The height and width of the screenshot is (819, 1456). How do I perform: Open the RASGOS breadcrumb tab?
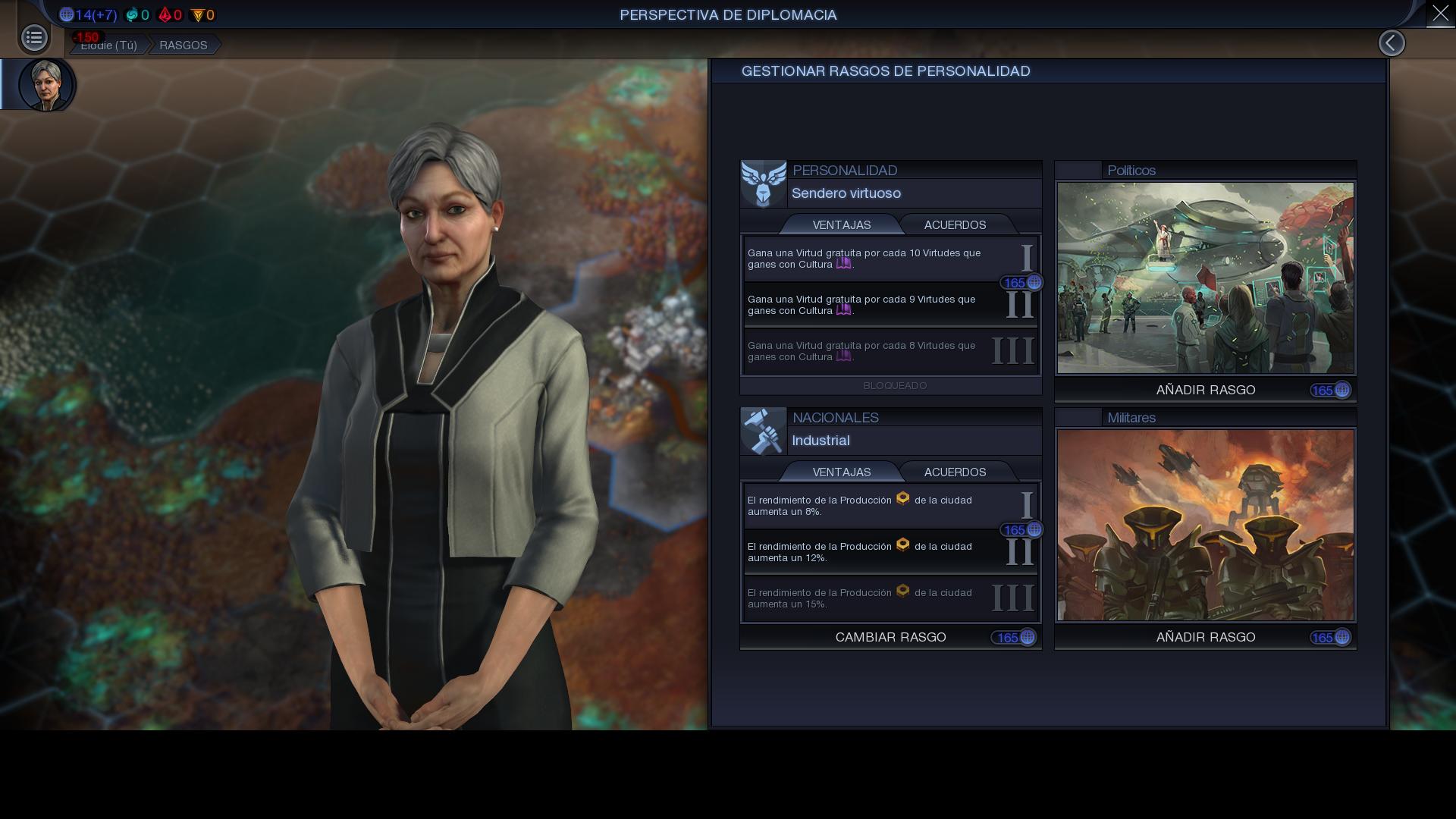[183, 45]
